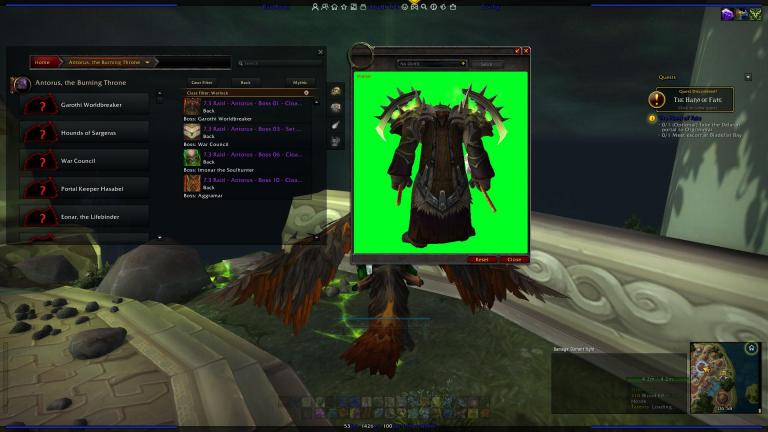This screenshot has width=768, height=432.
Task: Open the Mythic difficulty selector
Action: click(x=299, y=82)
